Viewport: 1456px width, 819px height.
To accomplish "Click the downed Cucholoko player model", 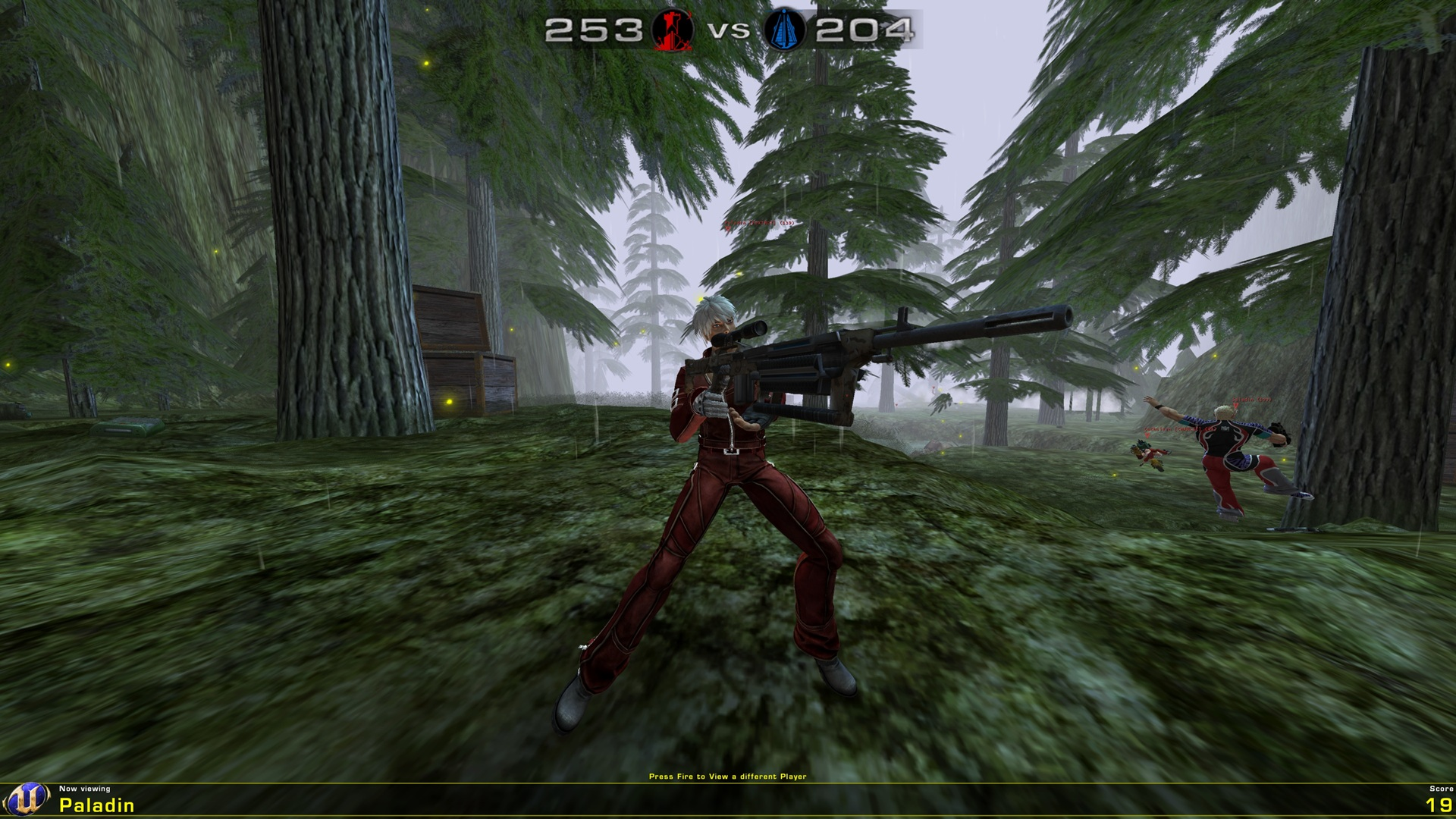I will (1150, 453).
